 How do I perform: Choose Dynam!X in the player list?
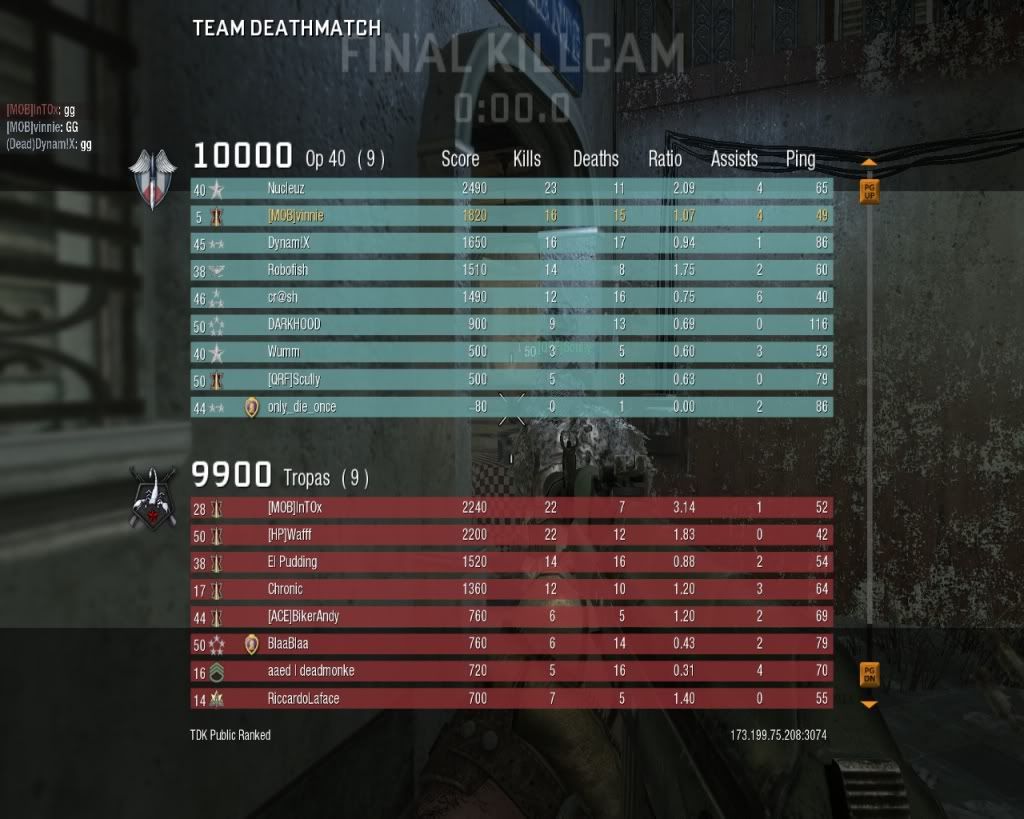click(511, 243)
